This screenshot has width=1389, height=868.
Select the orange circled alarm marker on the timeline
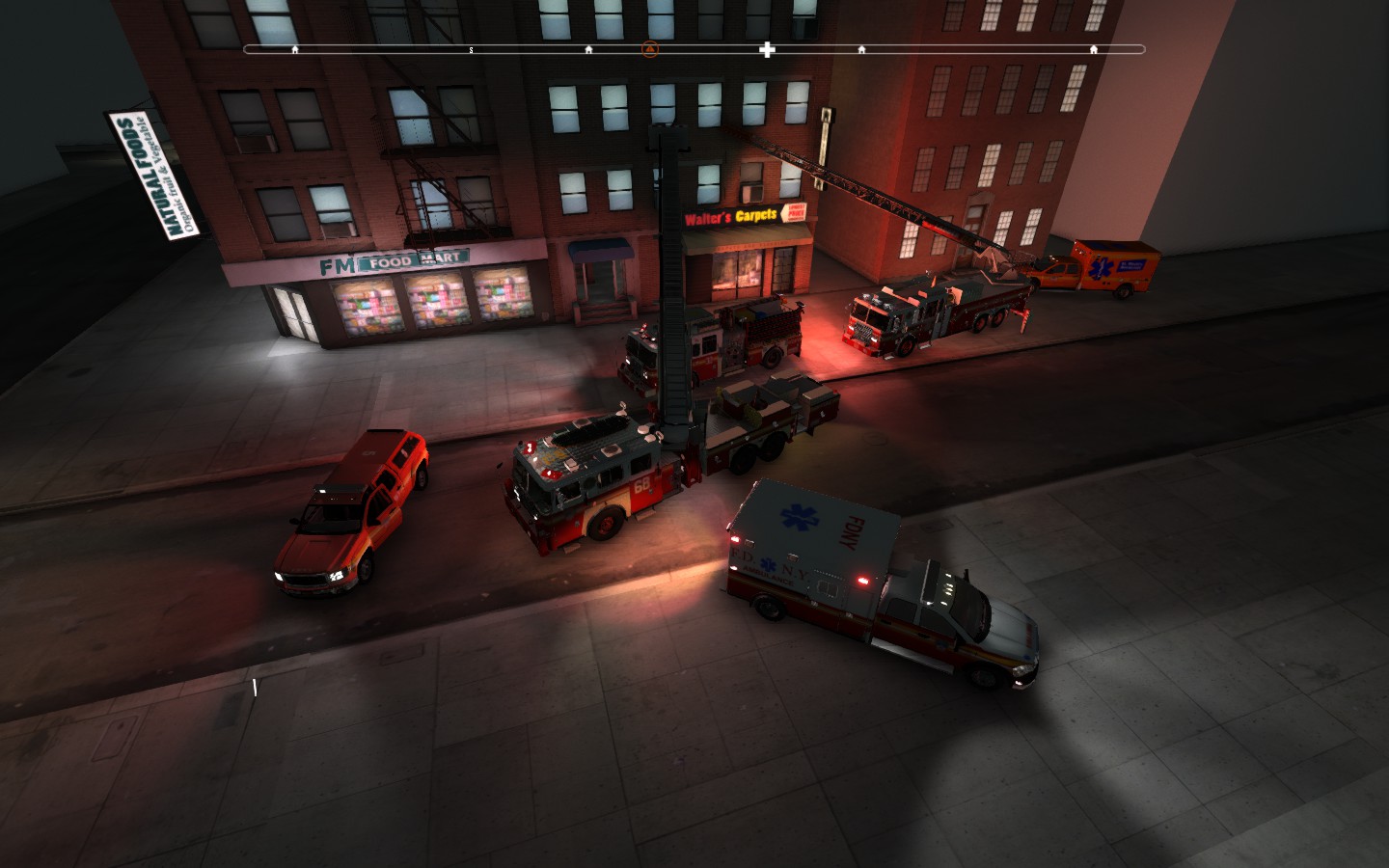(648, 48)
